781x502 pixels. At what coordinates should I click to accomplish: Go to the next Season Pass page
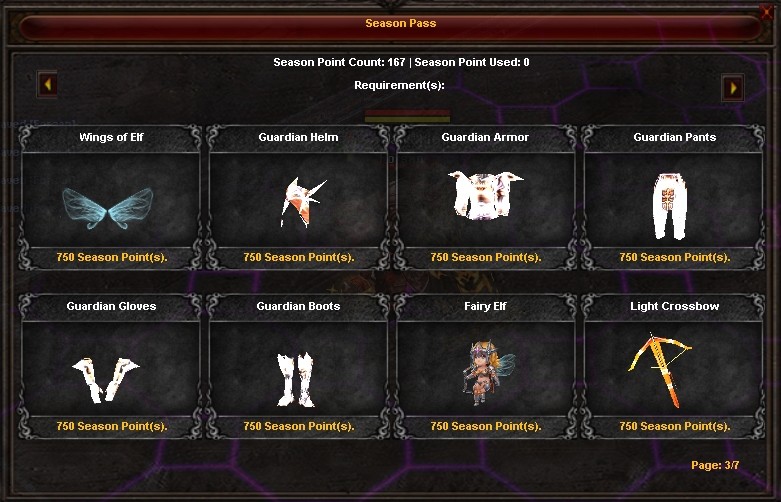point(733,88)
